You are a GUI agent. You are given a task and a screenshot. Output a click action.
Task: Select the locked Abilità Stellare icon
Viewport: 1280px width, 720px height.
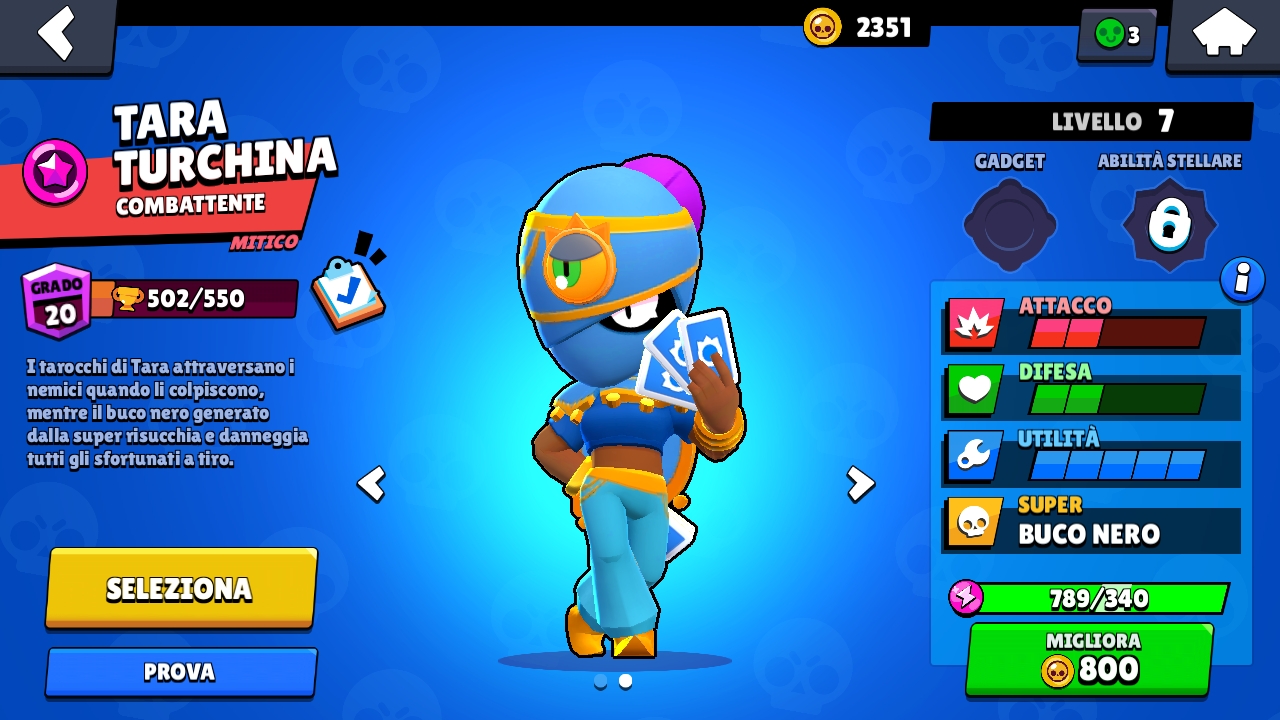(x=1169, y=226)
